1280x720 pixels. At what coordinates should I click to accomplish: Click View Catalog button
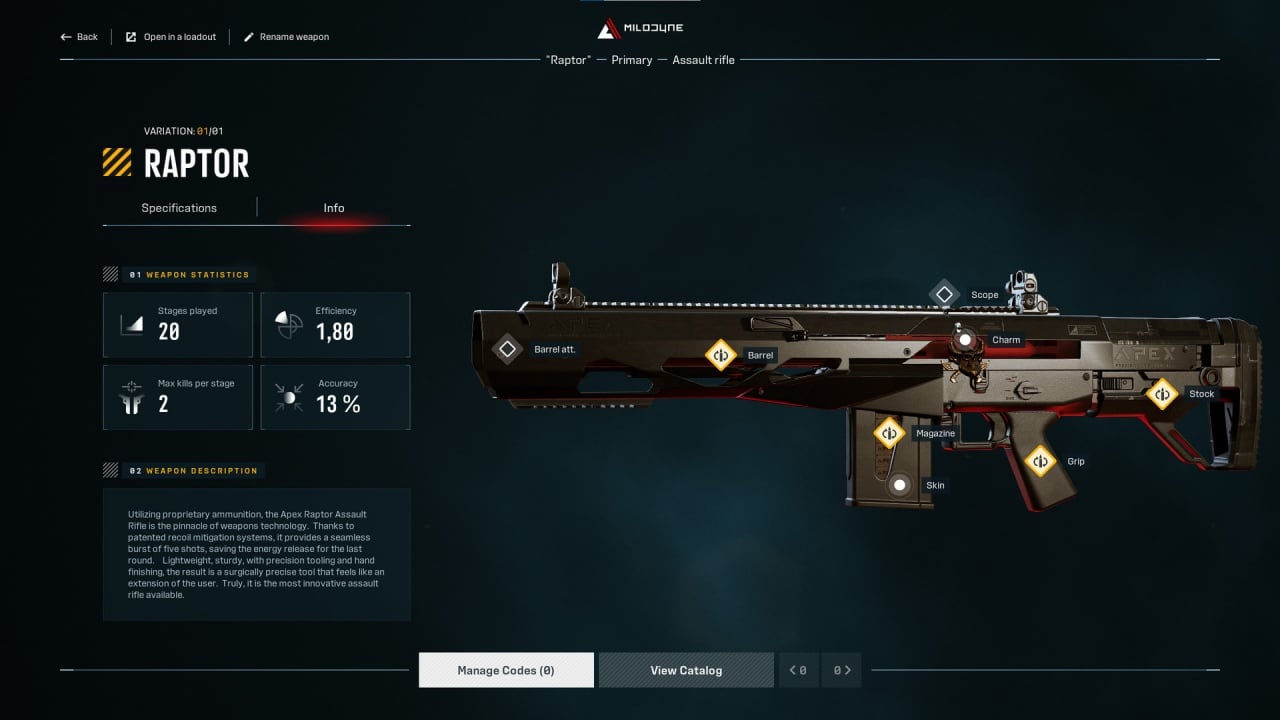tap(686, 670)
